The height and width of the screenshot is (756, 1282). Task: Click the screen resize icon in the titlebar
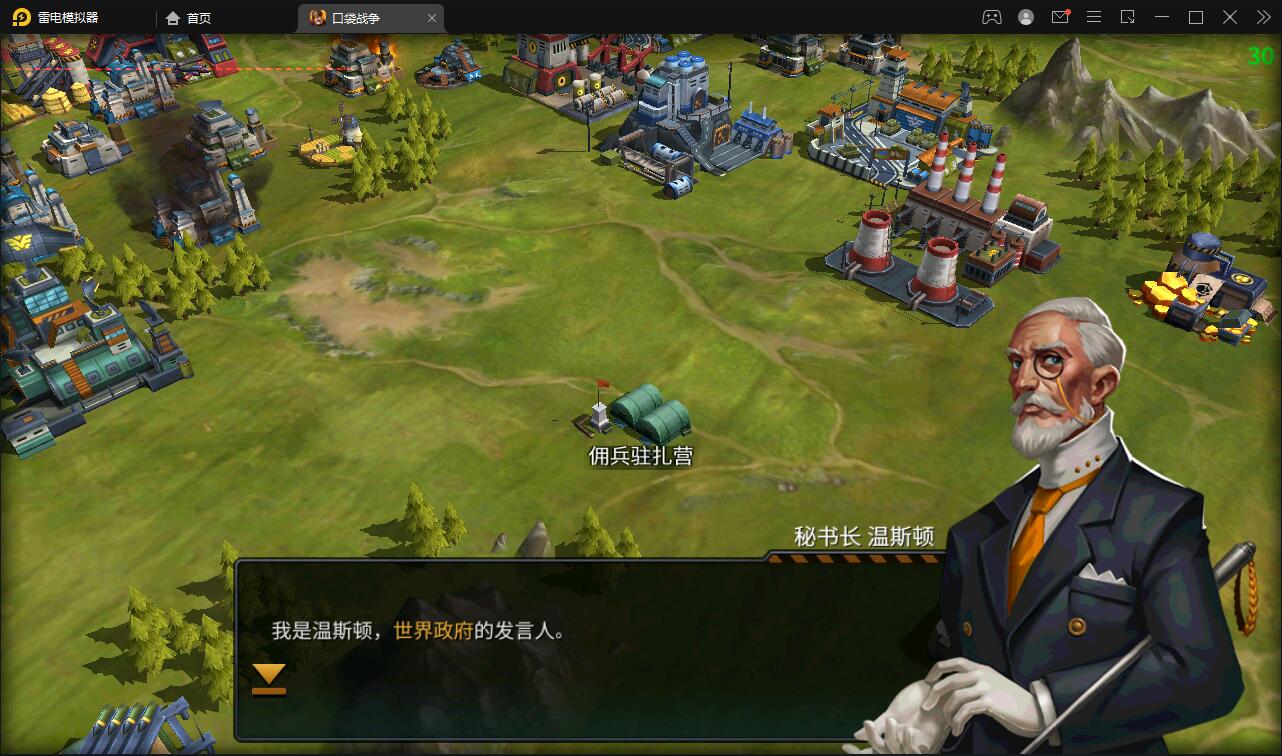pyautogui.click(x=1128, y=17)
